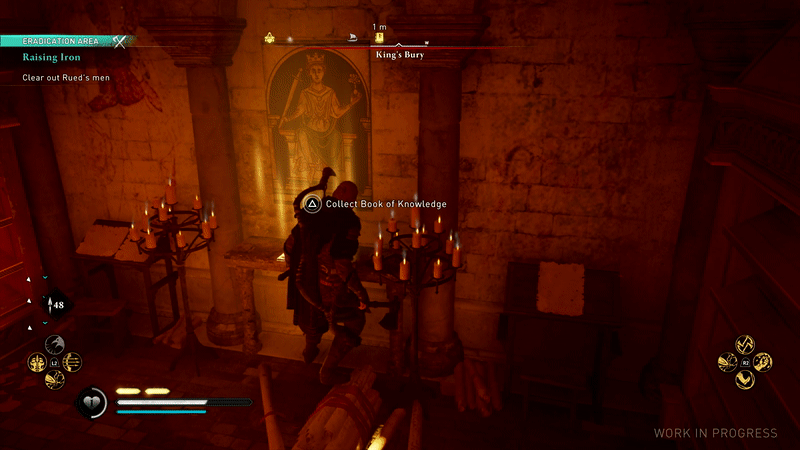The height and width of the screenshot is (450, 800).
Task: Select the bottom-left ranged ability icon
Action: click(55, 378)
